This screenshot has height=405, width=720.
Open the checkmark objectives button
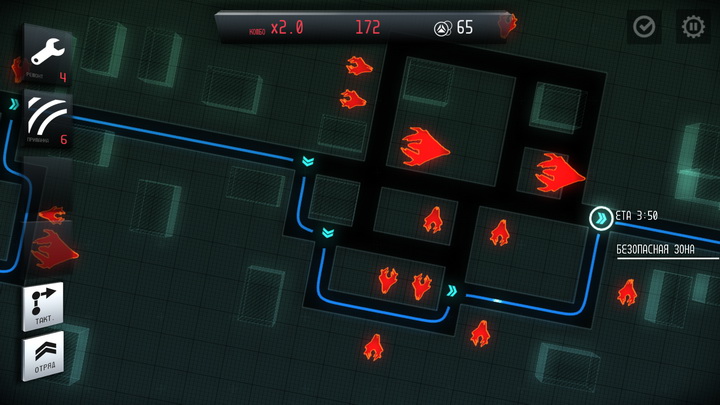coord(644,27)
